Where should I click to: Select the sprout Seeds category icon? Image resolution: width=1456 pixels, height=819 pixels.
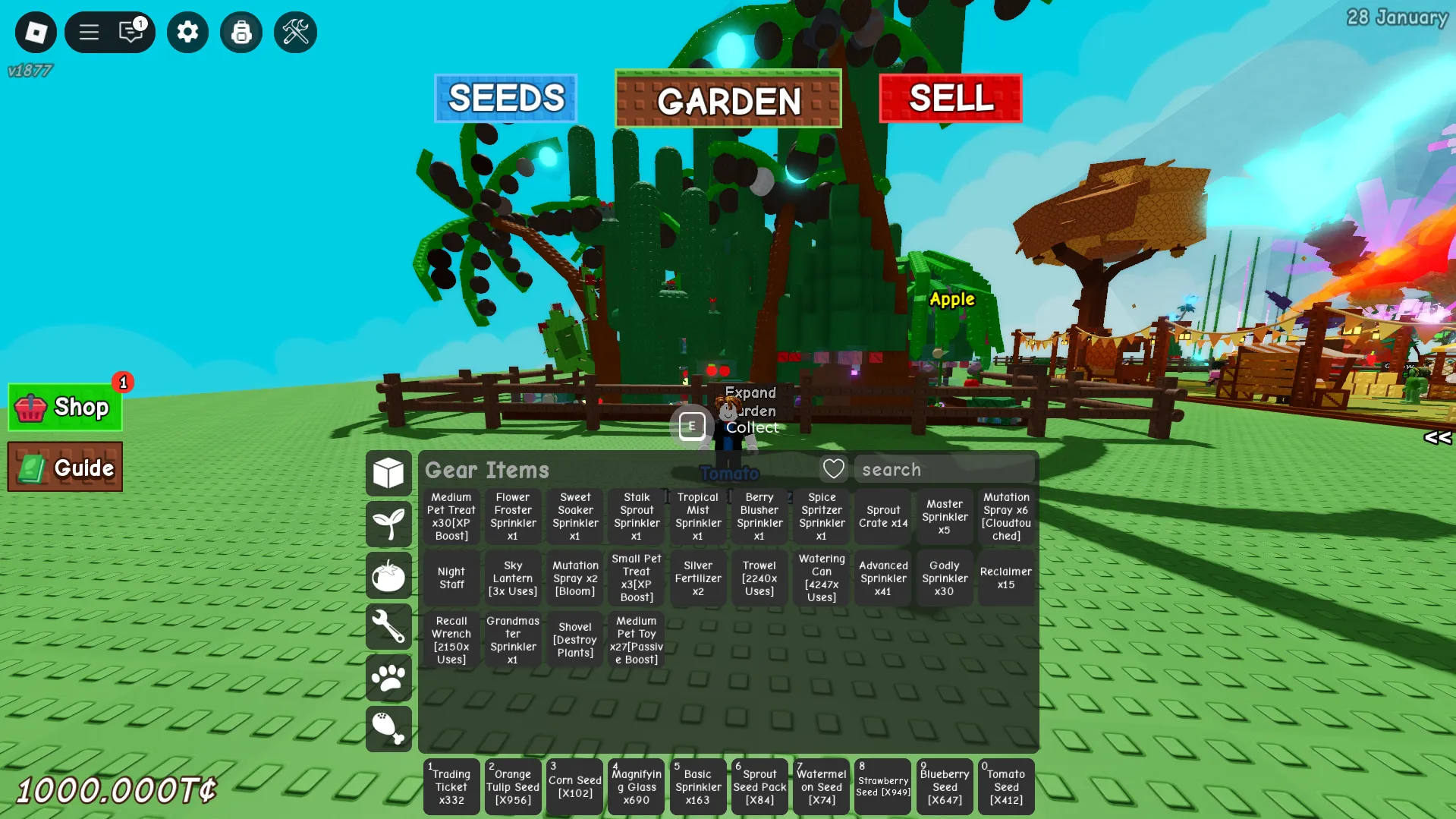pos(388,524)
